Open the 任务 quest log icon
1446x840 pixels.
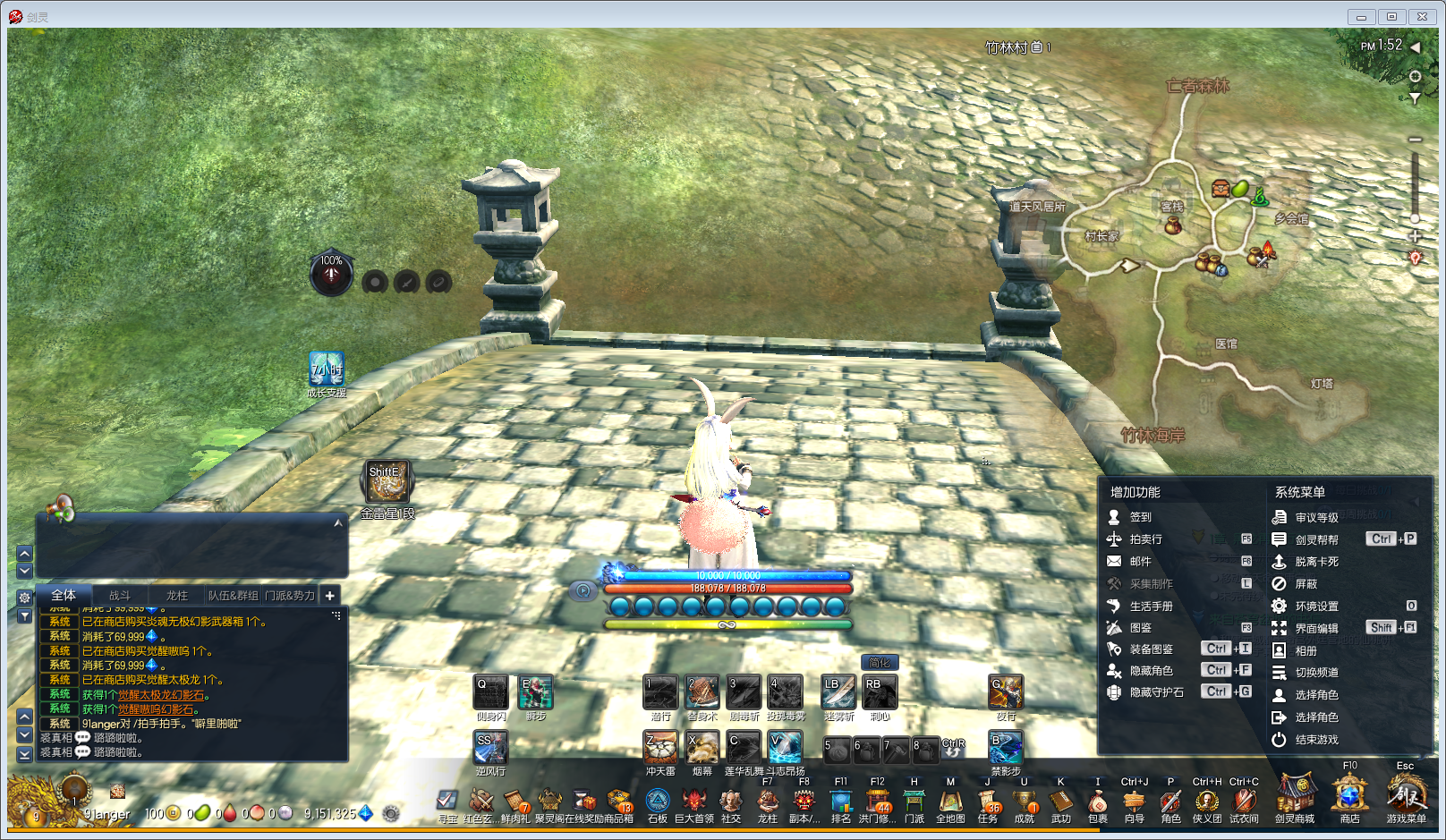pyautogui.click(x=988, y=802)
